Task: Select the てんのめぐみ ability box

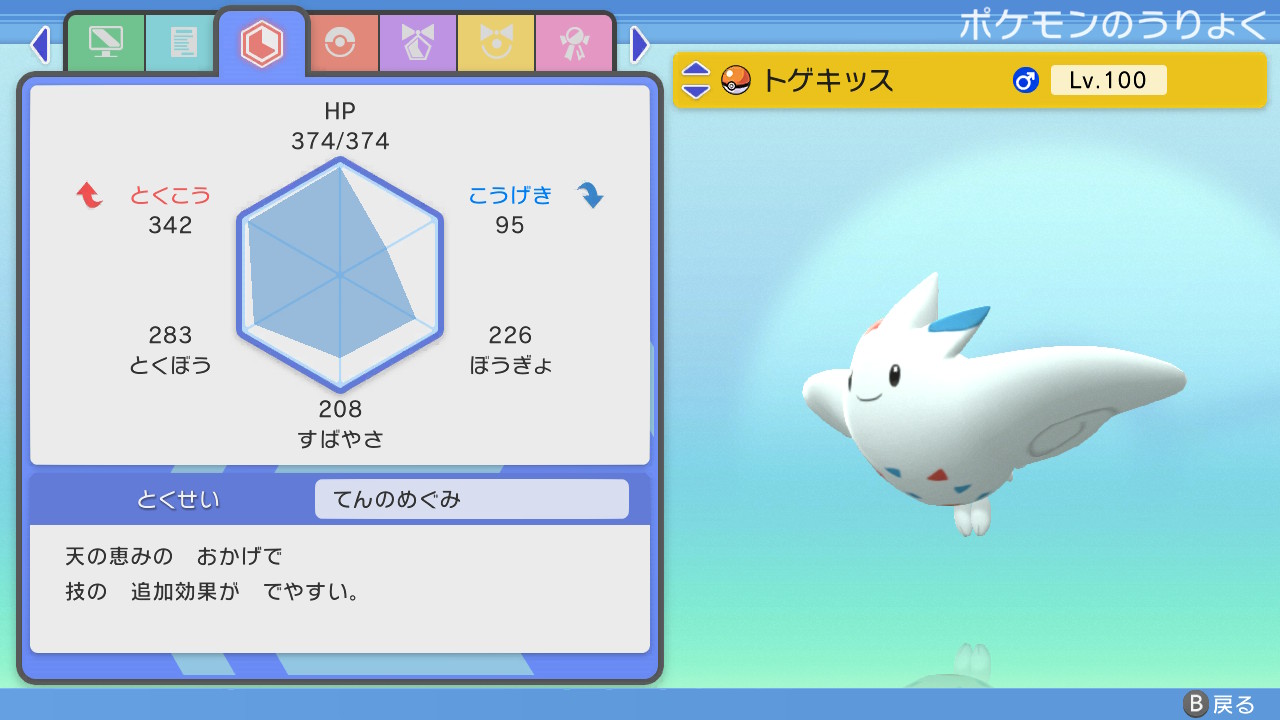Action: tap(471, 498)
